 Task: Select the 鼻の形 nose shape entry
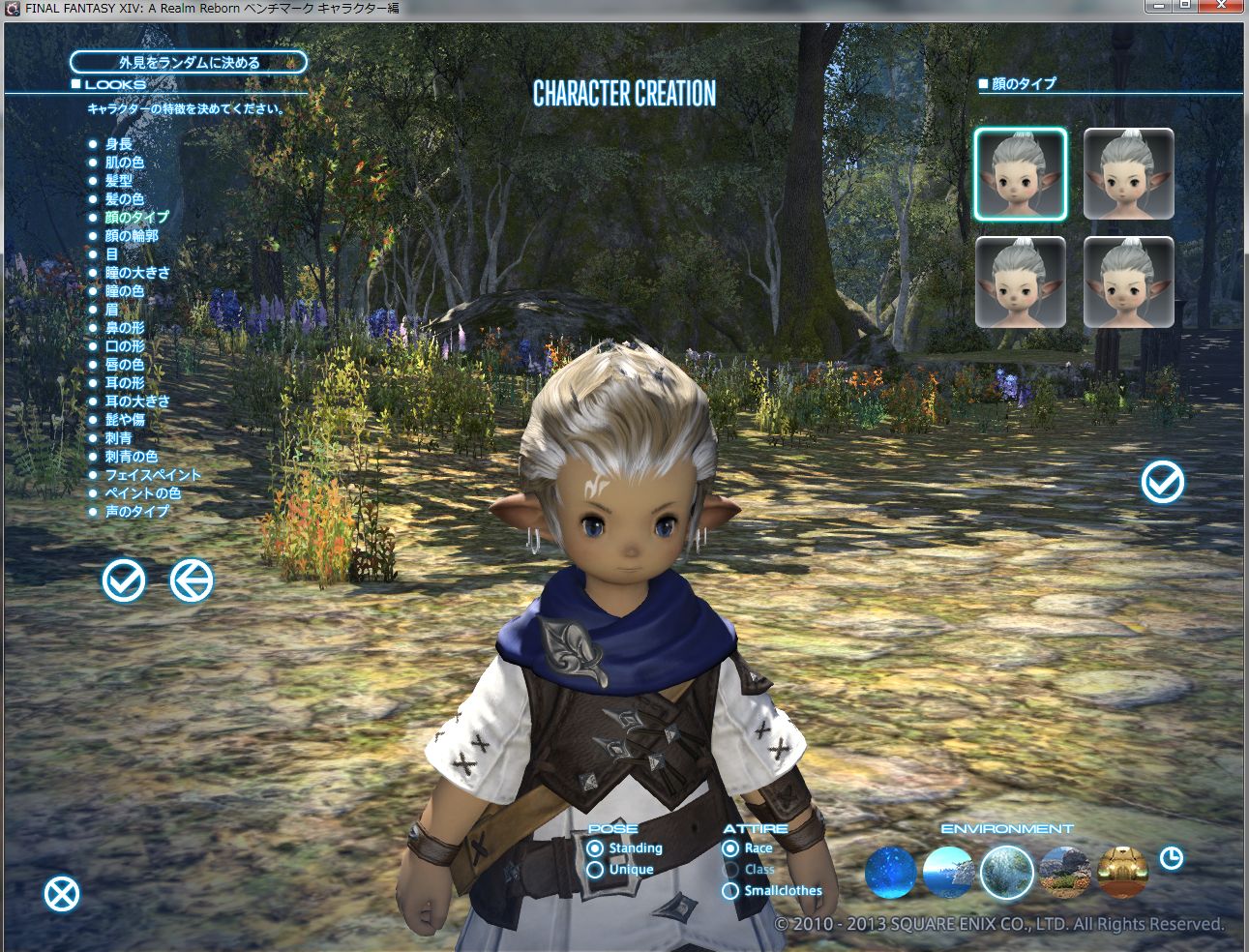[125, 328]
